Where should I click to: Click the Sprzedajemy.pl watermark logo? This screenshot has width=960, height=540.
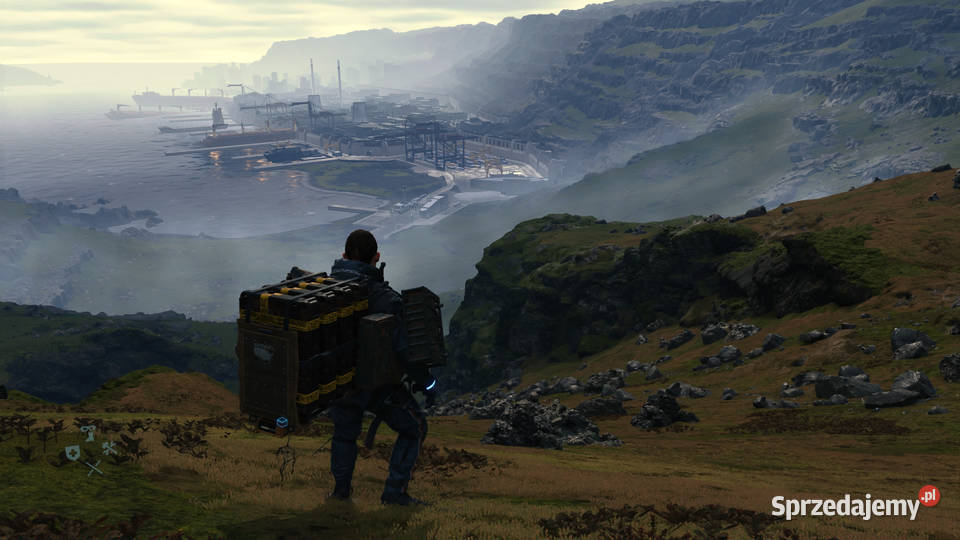coord(855,504)
